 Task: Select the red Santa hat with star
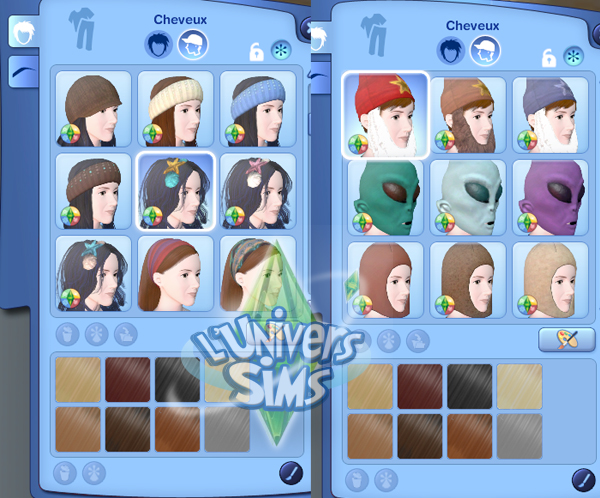click(386, 115)
